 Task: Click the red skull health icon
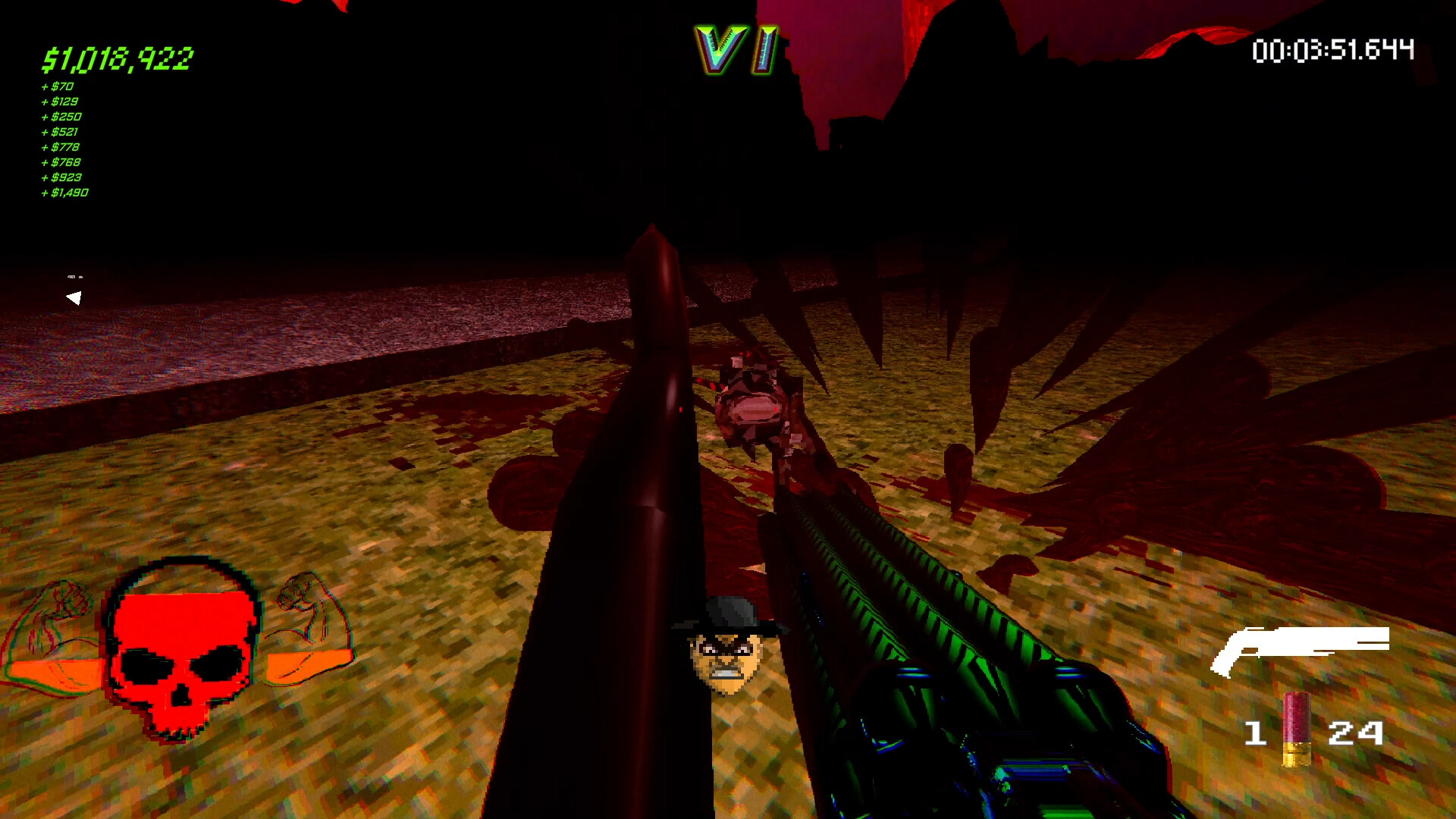(182, 652)
